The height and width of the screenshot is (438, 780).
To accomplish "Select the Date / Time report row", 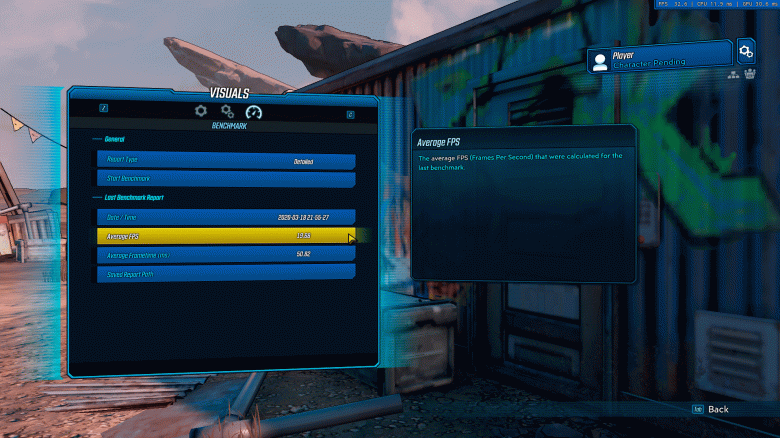I will tap(226, 216).
